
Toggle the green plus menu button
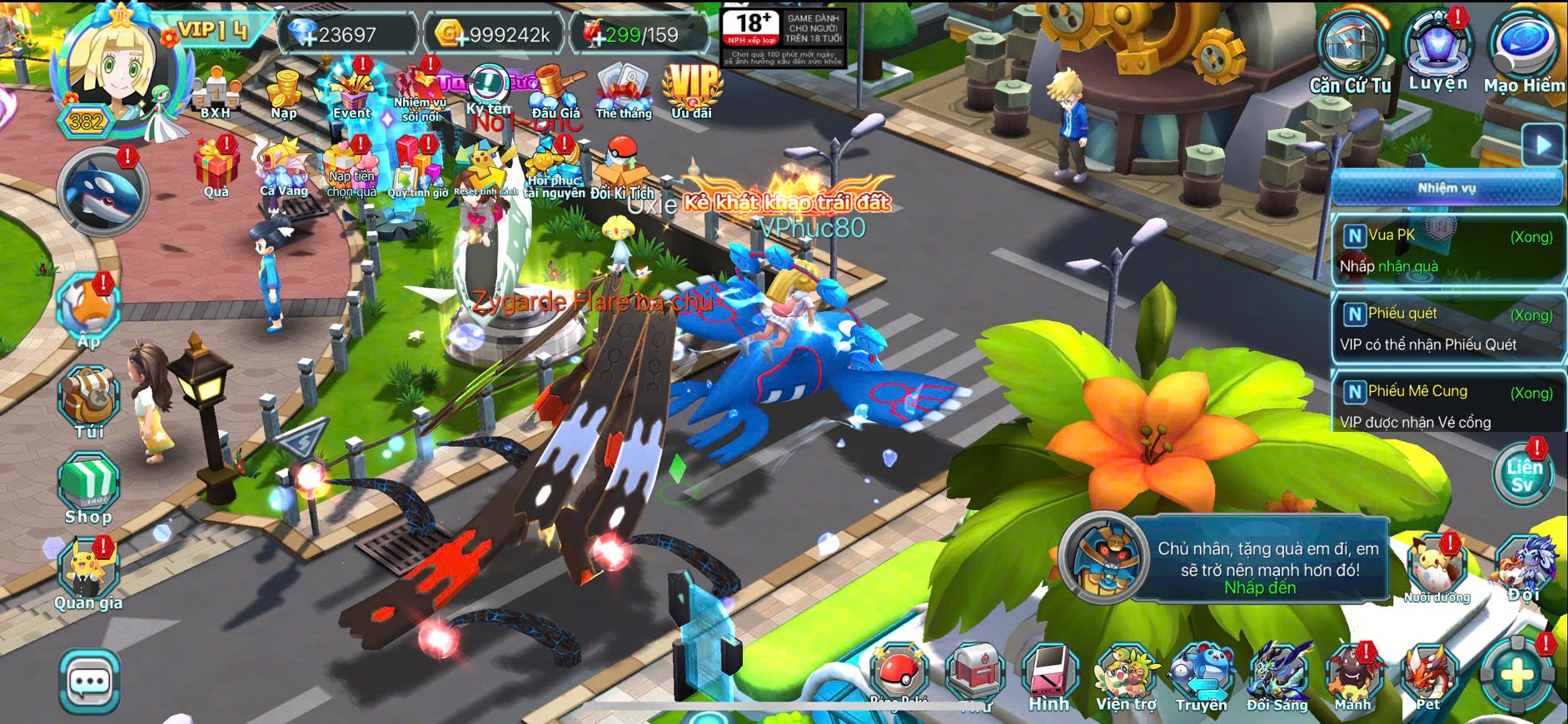point(1516,676)
